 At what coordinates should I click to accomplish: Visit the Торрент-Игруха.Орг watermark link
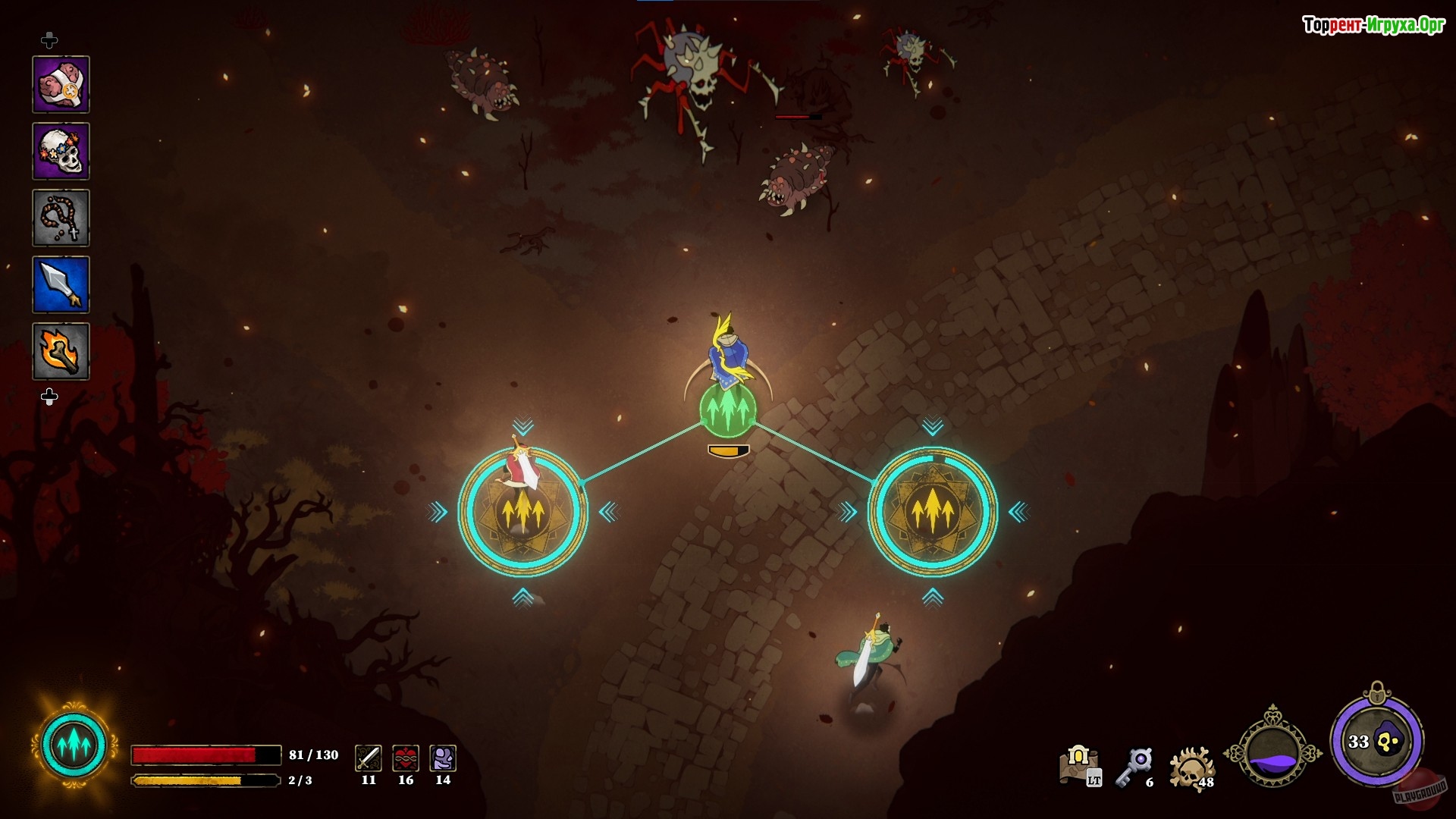(1373, 25)
